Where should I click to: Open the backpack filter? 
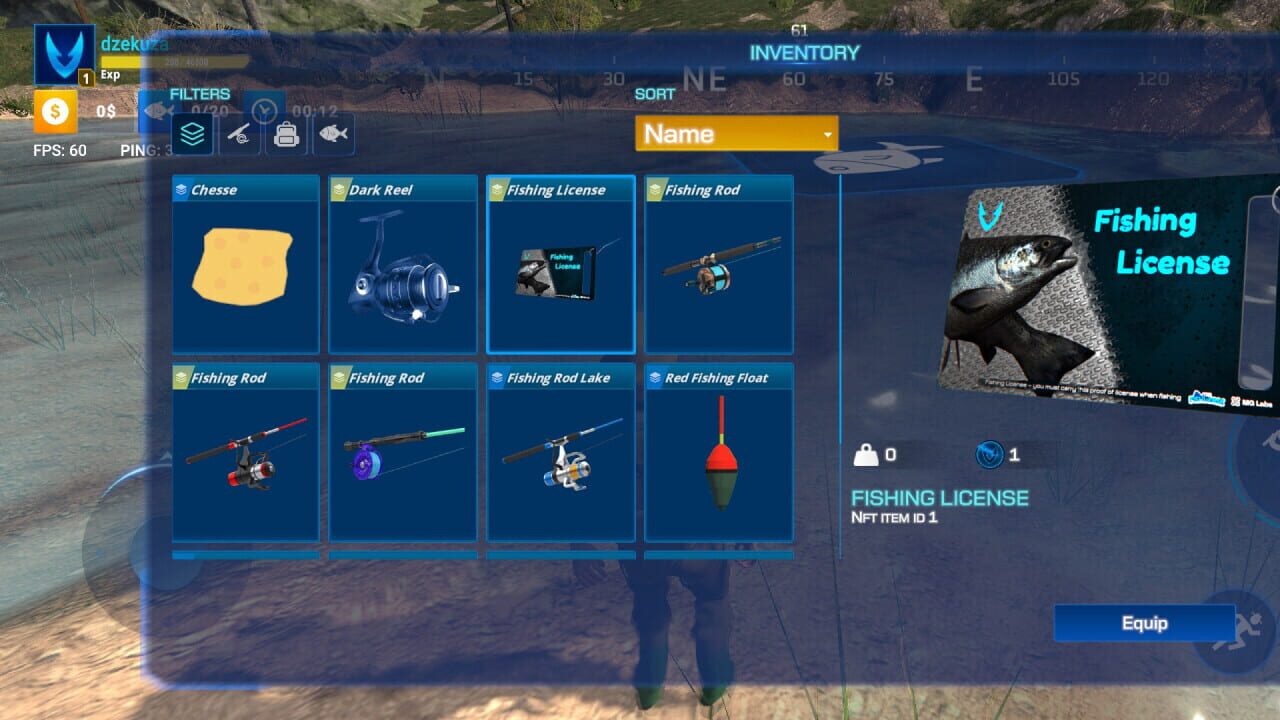[285, 133]
